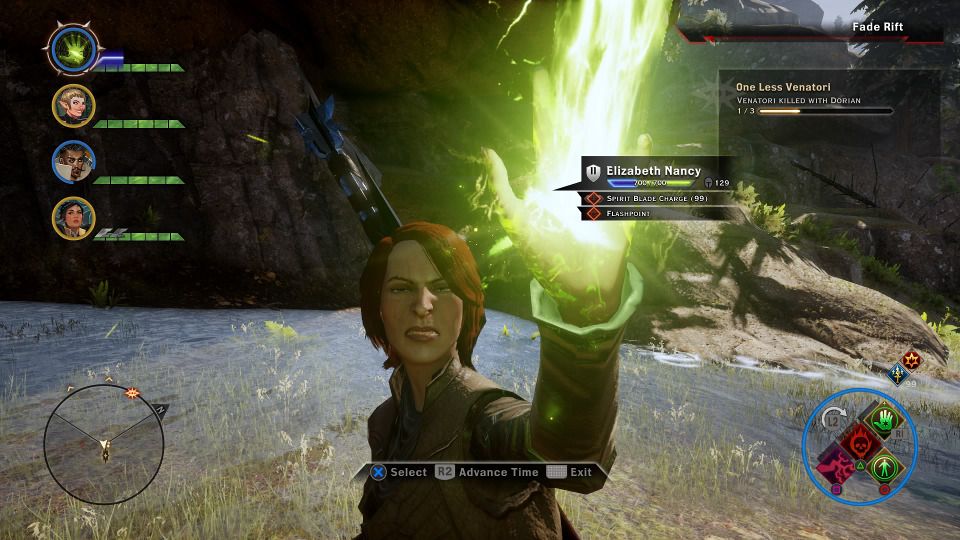Choose Dorian's party portrait
The width and height of the screenshot is (960, 540).
(74, 162)
